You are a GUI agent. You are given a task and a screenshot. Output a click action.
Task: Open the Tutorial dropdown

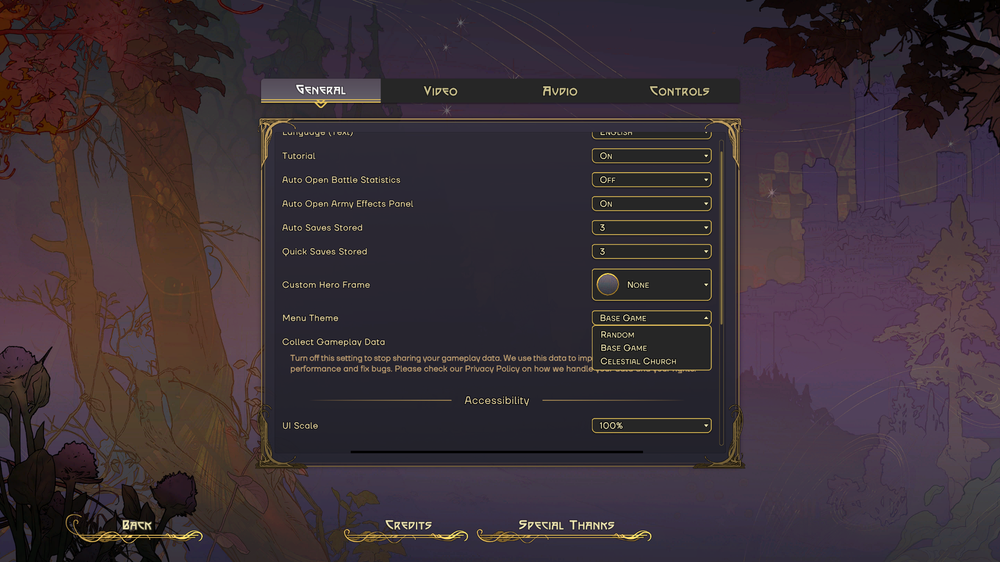click(651, 156)
